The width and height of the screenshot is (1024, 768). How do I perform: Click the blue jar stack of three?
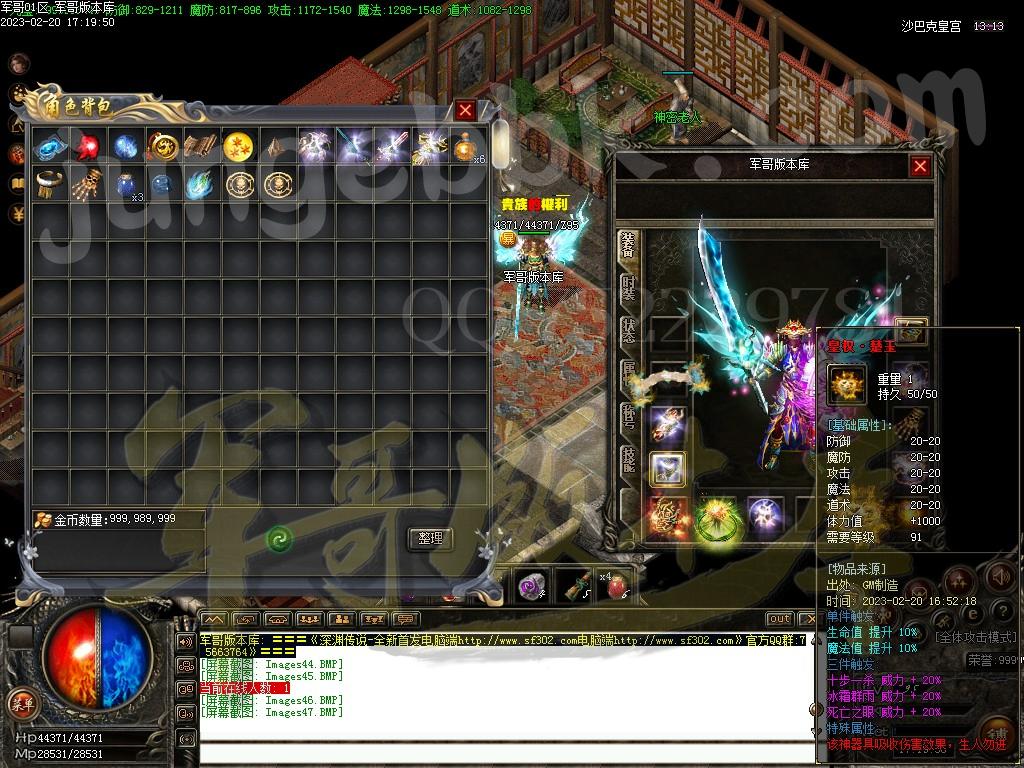(126, 185)
